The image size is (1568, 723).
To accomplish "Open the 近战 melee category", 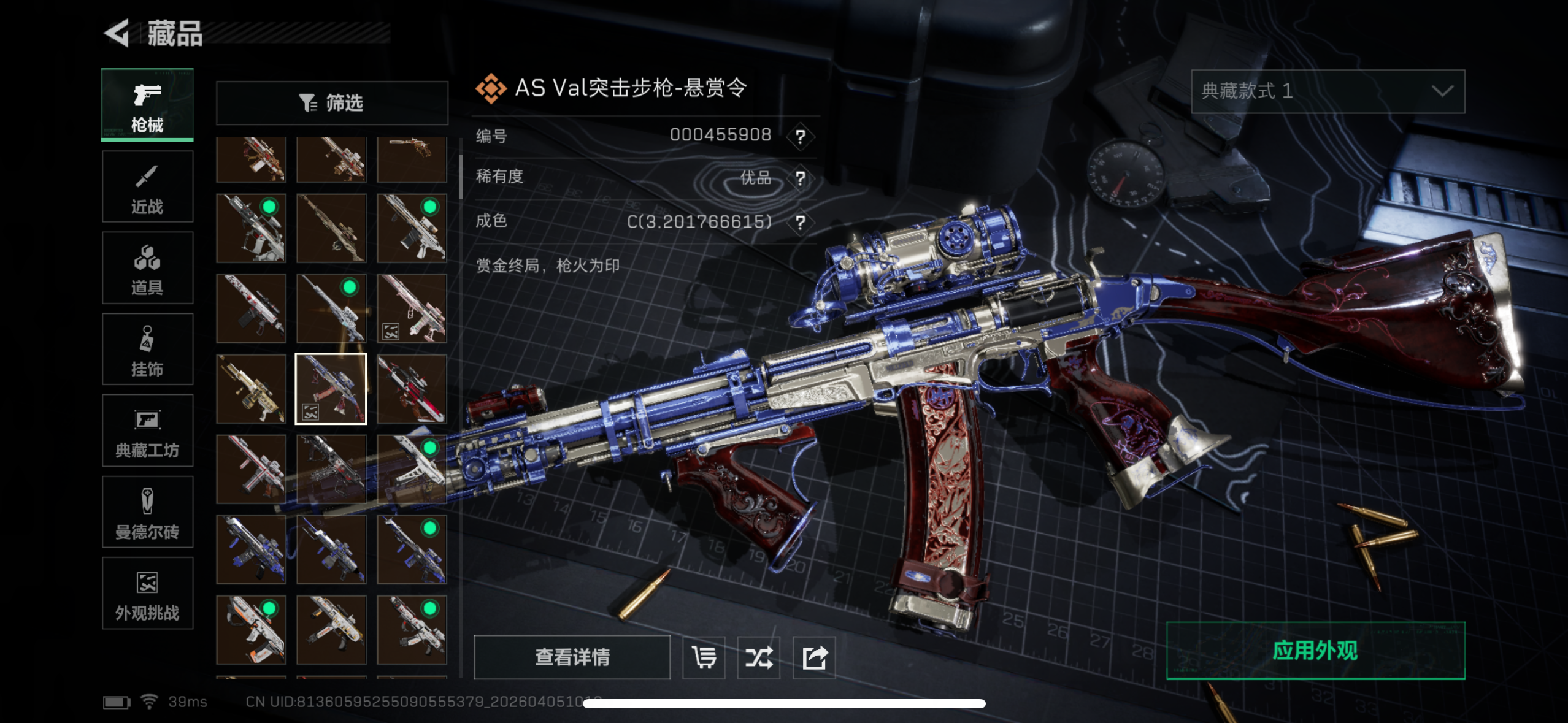I will [147, 186].
